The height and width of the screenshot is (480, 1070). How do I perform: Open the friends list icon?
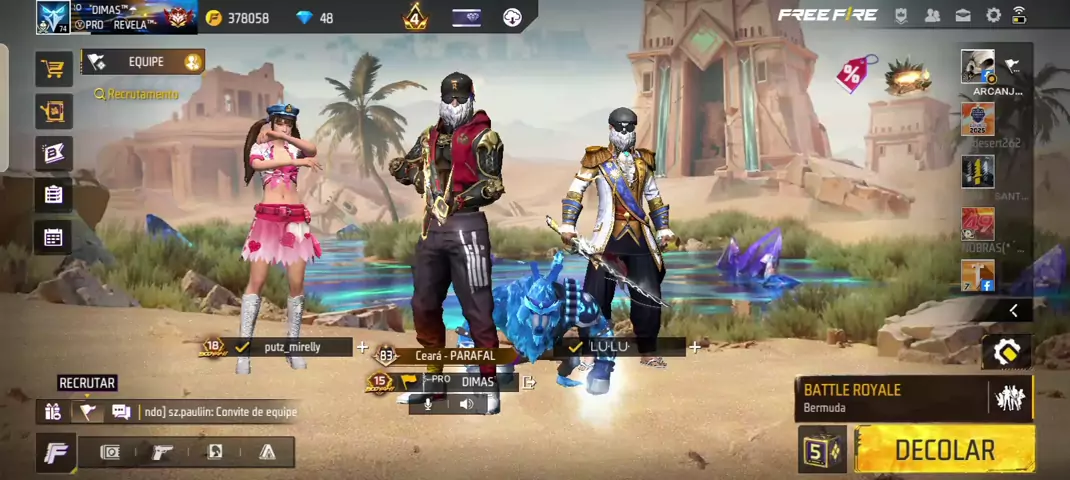pyautogui.click(x=932, y=15)
